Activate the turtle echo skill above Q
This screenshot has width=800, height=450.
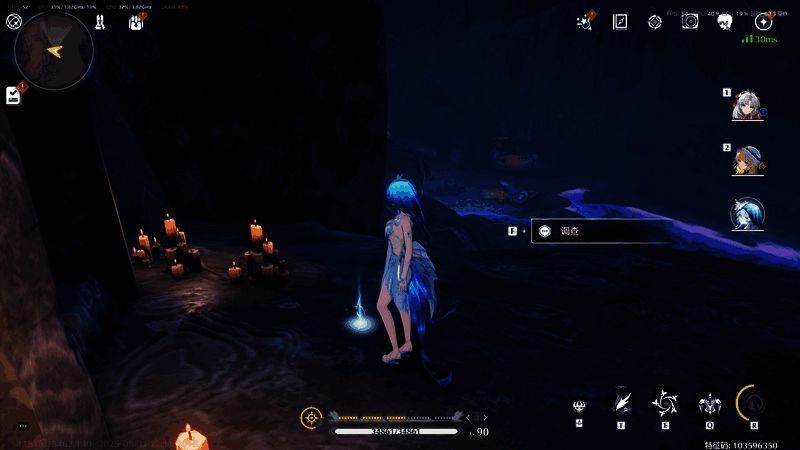pos(708,403)
